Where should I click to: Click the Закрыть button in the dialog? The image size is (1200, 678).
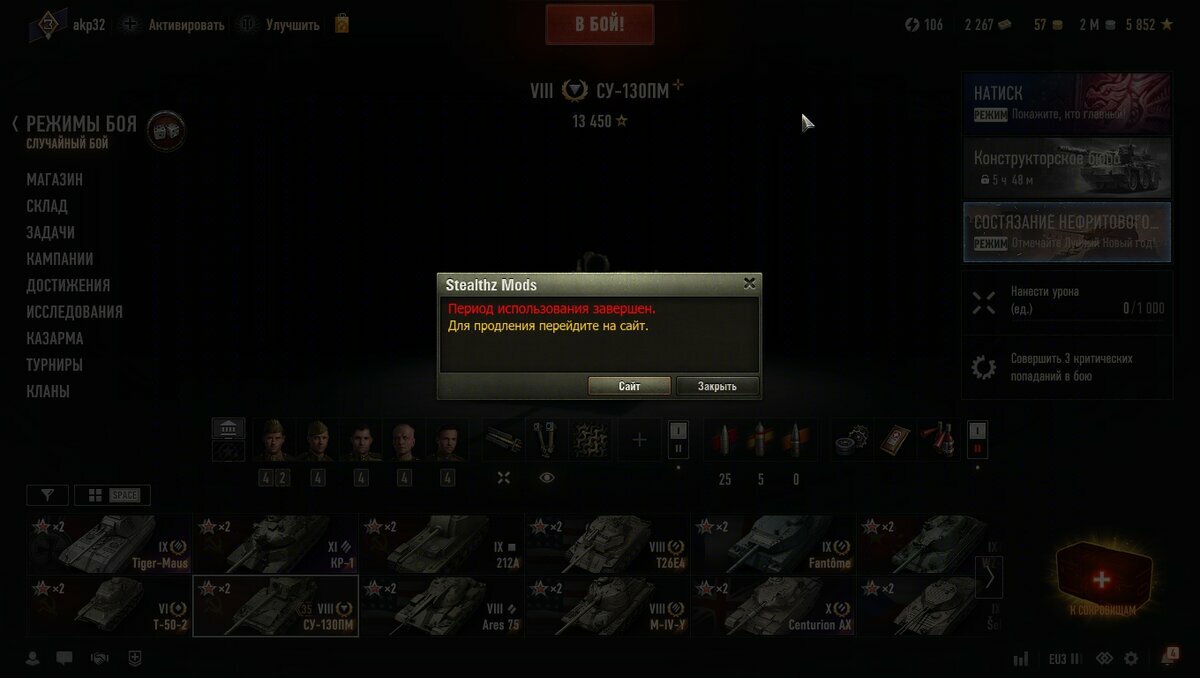tap(717, 386)
